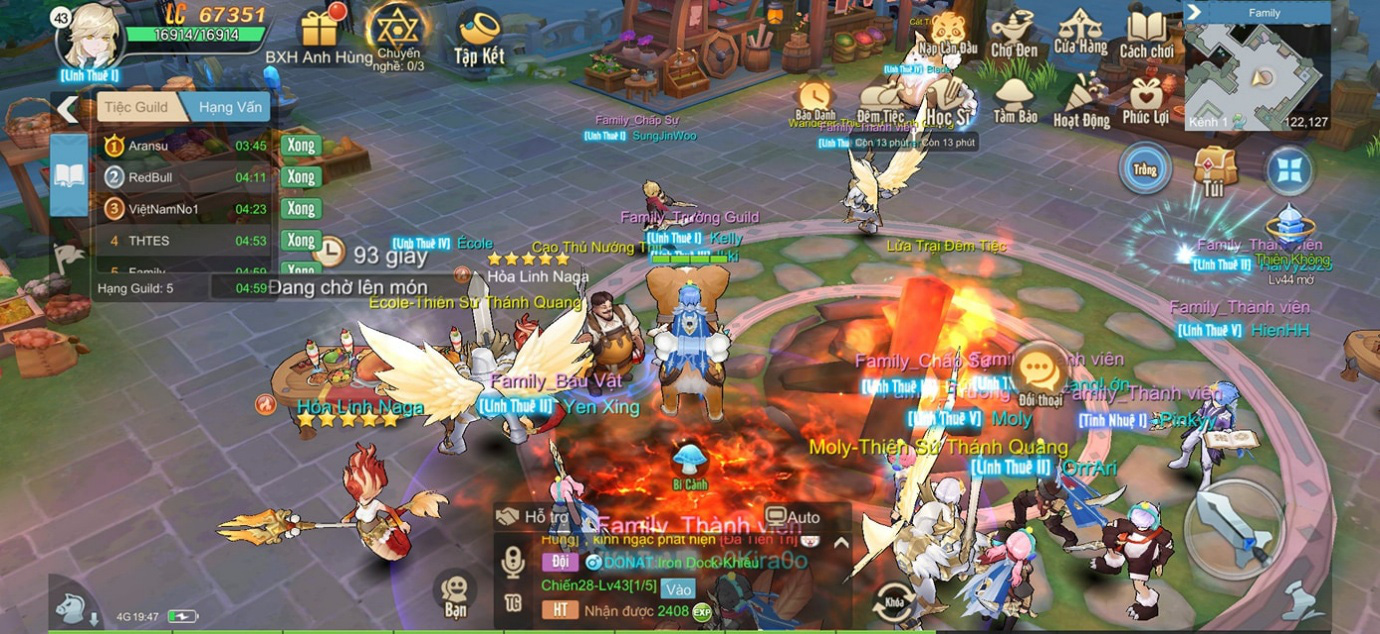Image resolution: width=1380 pixels, height=634 pixels.
Task: Toggle the Auto battle button
Action: point(793,517)
